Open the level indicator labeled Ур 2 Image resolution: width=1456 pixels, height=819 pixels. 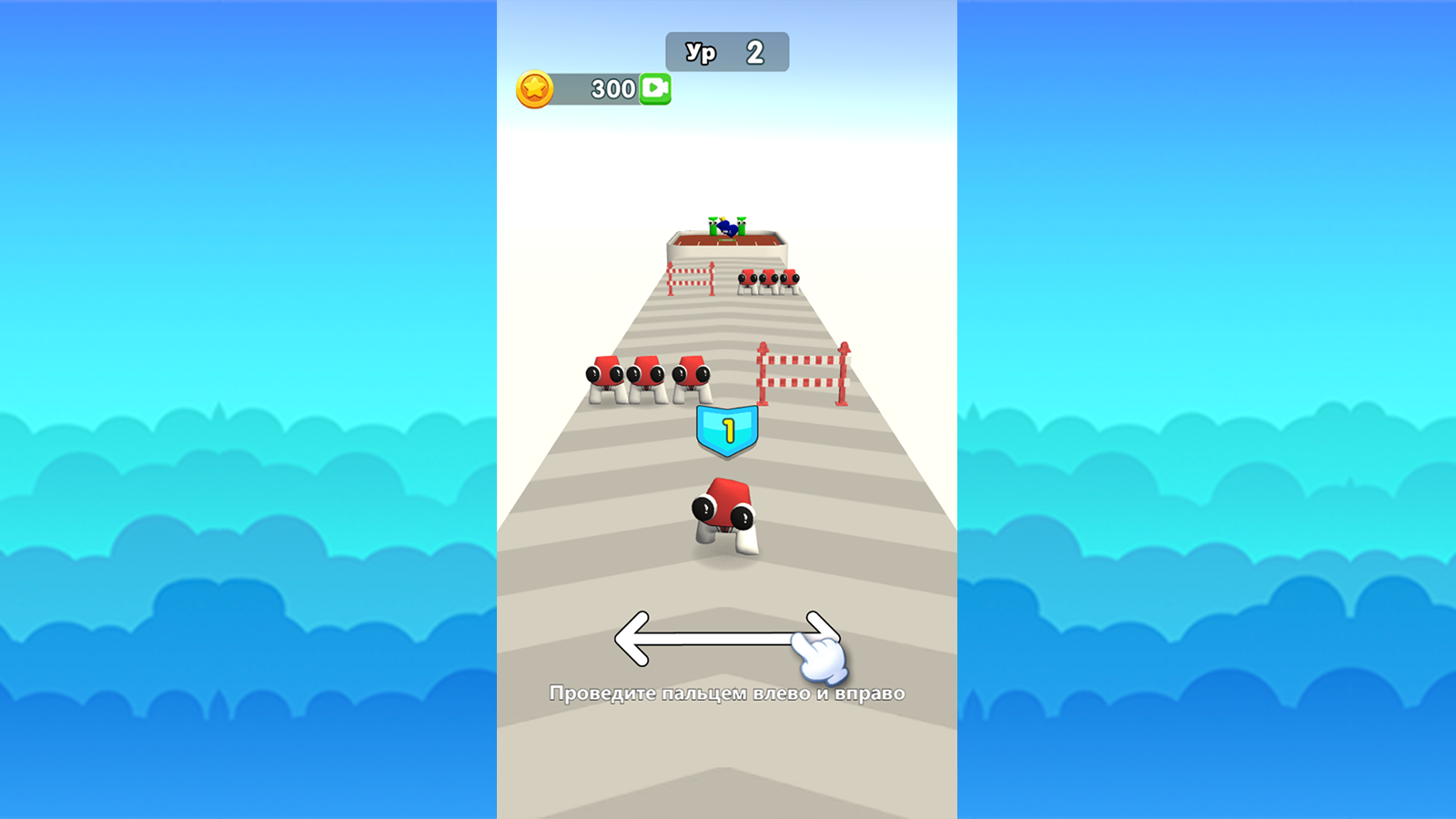pyautogui.click(x=726, y=51)
